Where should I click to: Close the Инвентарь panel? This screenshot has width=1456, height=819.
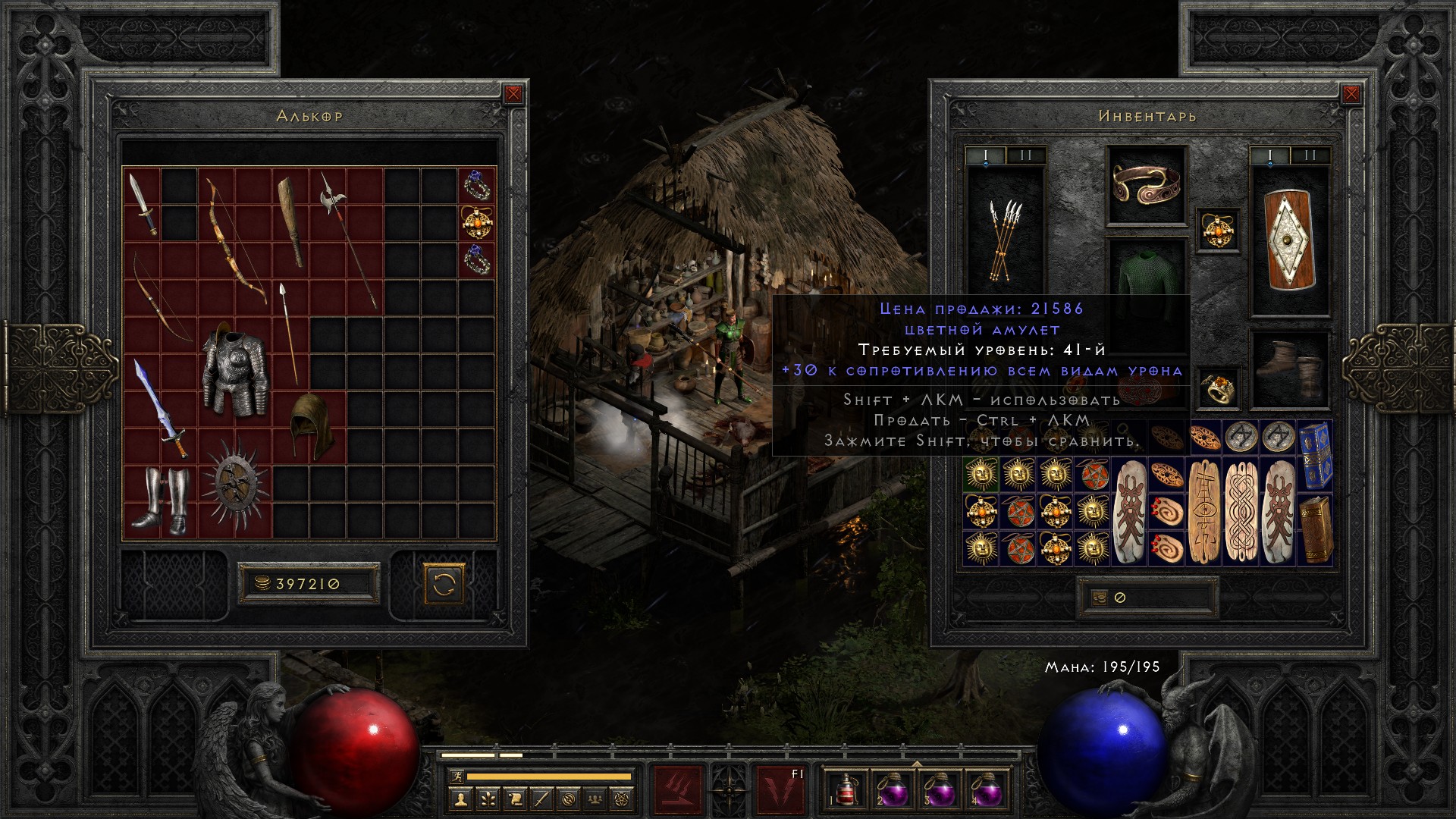click(1351, 94)
